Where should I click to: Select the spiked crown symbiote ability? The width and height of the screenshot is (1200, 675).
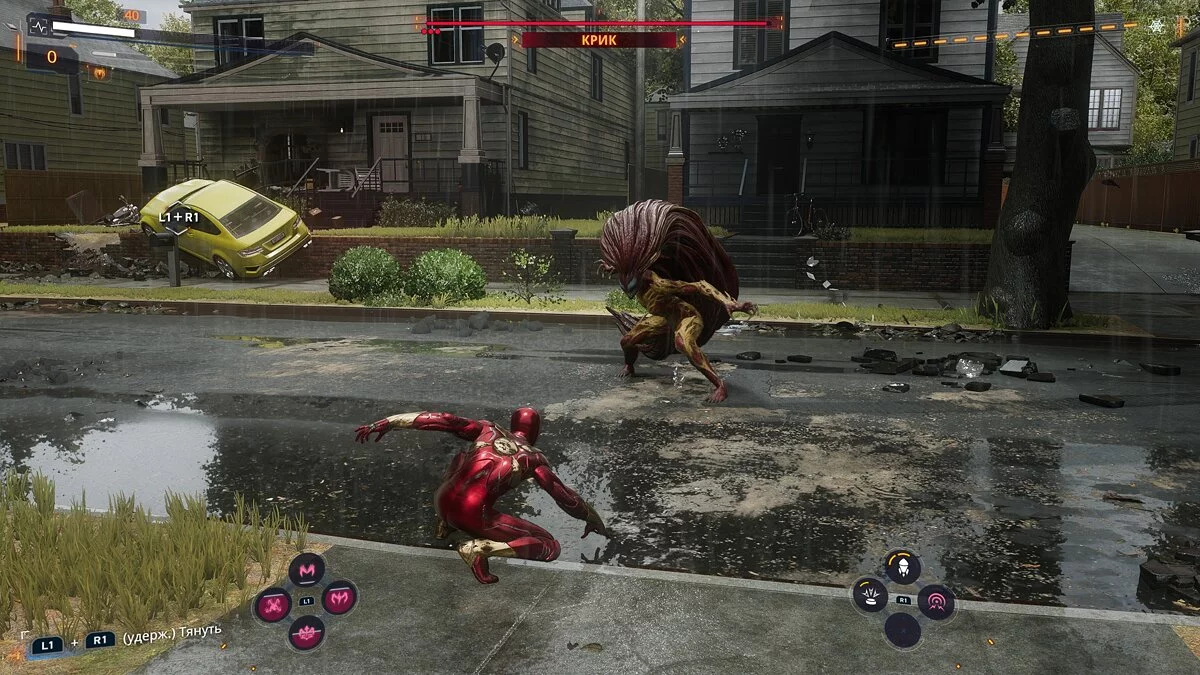(x=306, y=632)
